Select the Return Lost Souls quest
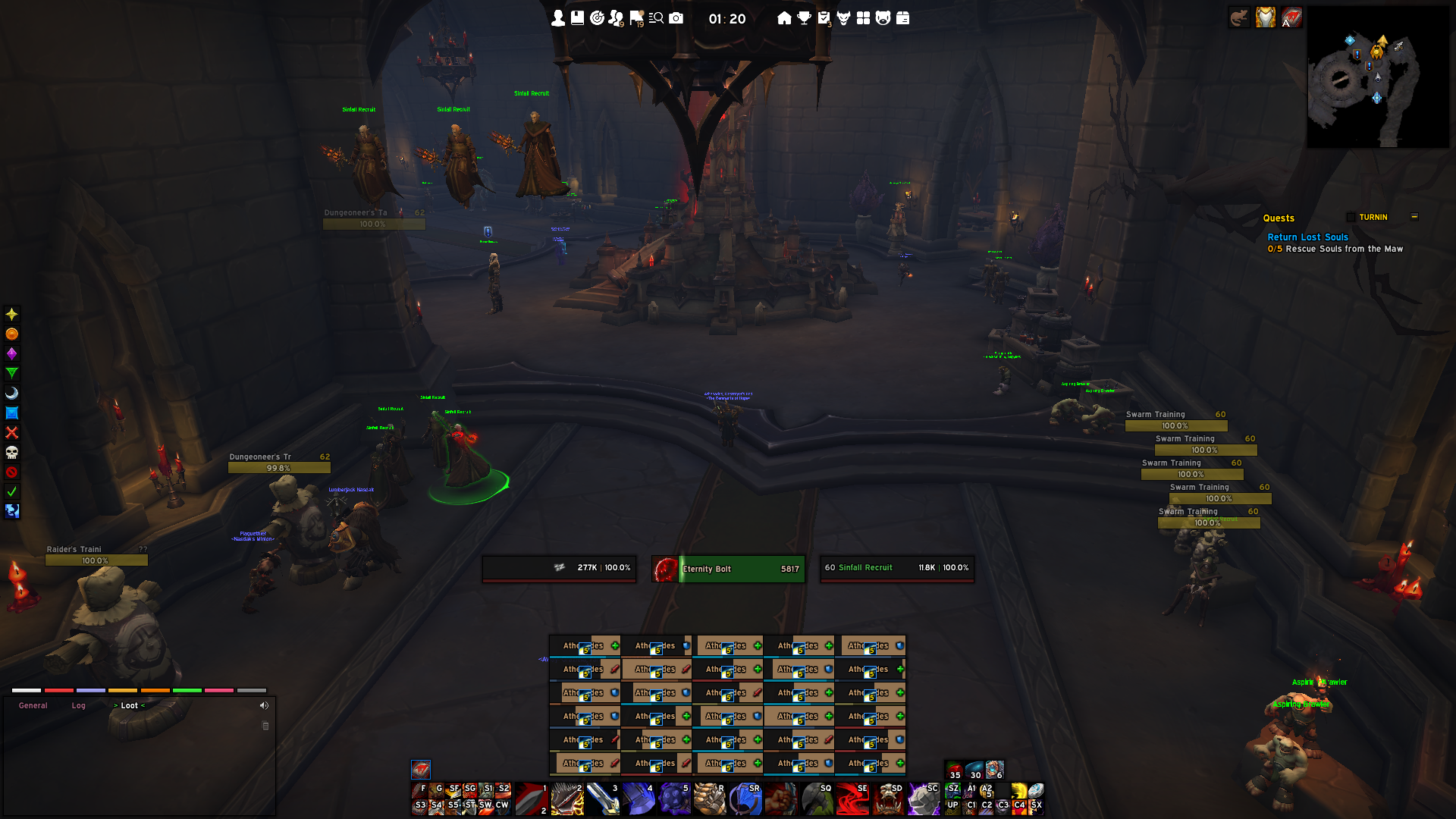 tap(1307, 237)
